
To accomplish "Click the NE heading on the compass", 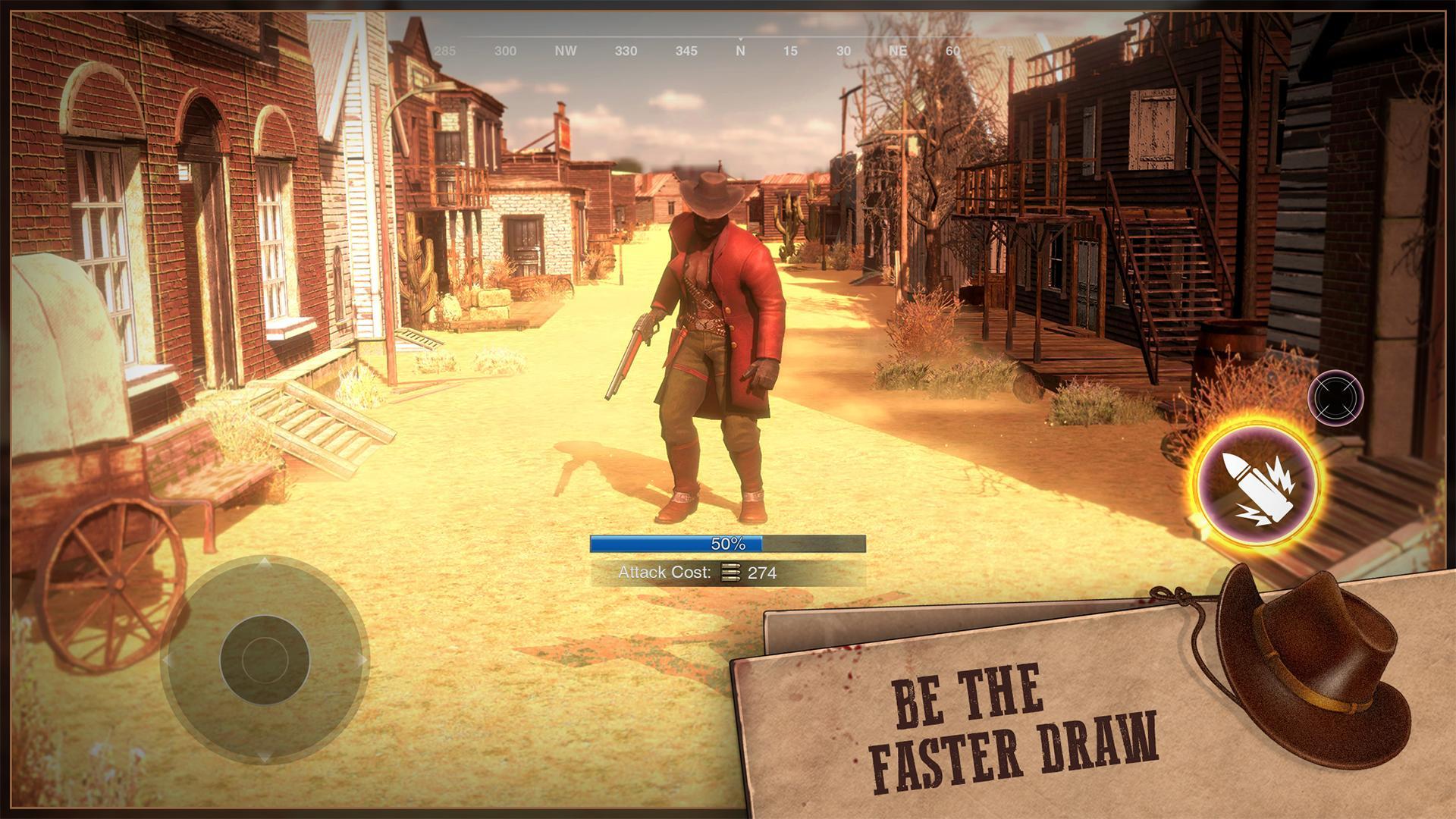I will 898,52.
